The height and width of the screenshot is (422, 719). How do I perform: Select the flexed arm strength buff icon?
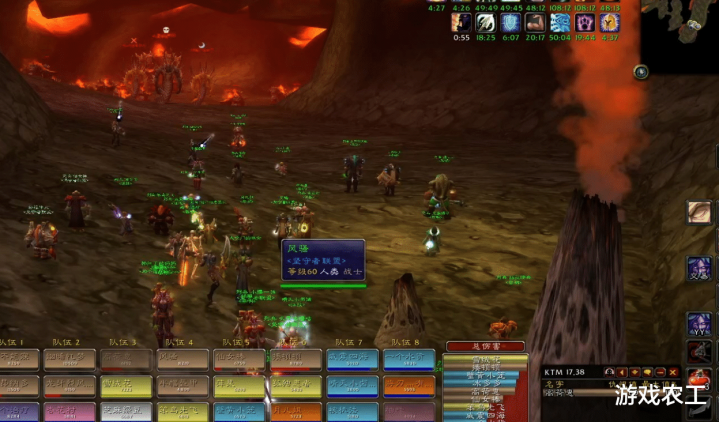point(536,22)
